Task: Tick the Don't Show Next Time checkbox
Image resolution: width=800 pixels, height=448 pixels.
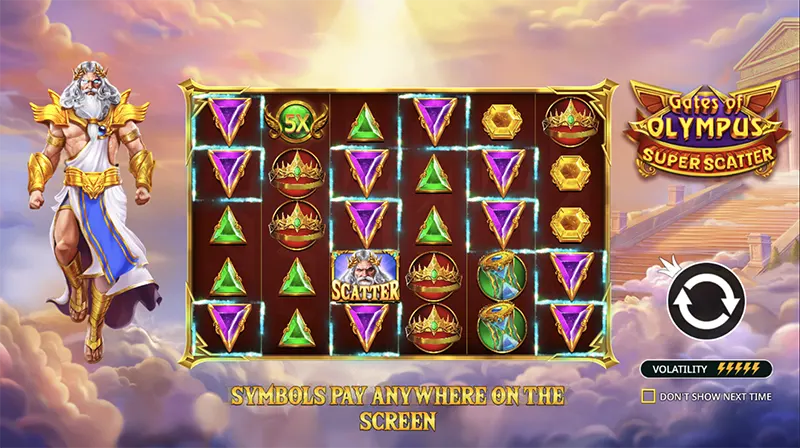Action: 648,395
